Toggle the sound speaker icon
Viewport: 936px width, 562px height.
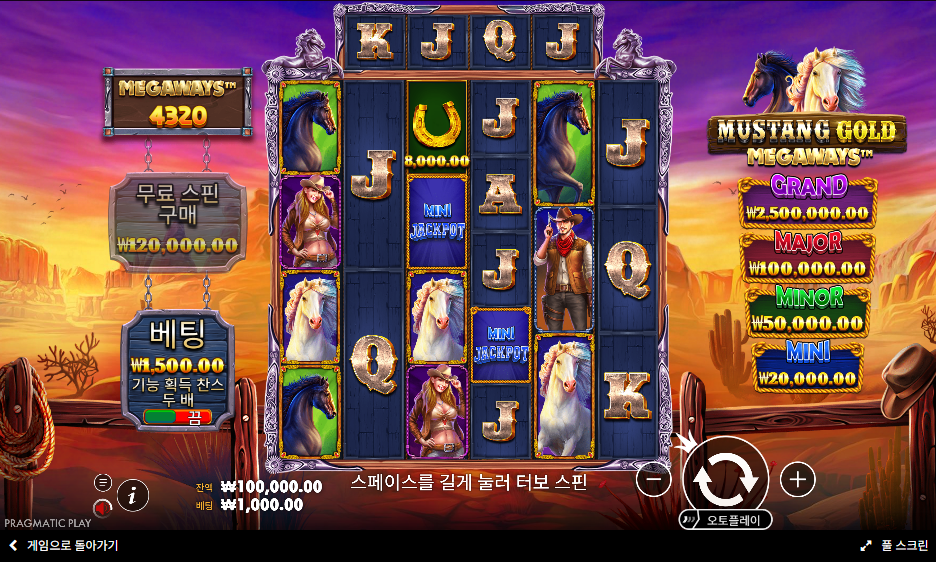pos(102,509)
